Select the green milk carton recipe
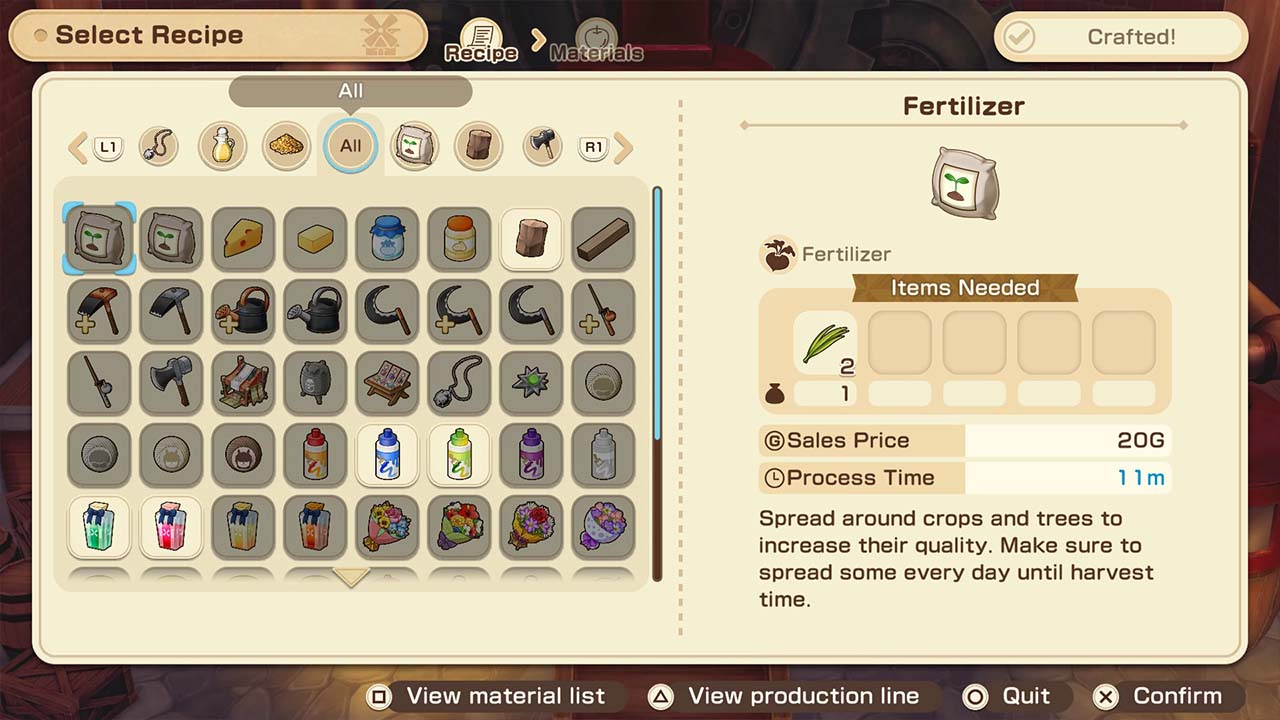Image resolution: width=1280 pixels, height=720 pixels. 99,527
